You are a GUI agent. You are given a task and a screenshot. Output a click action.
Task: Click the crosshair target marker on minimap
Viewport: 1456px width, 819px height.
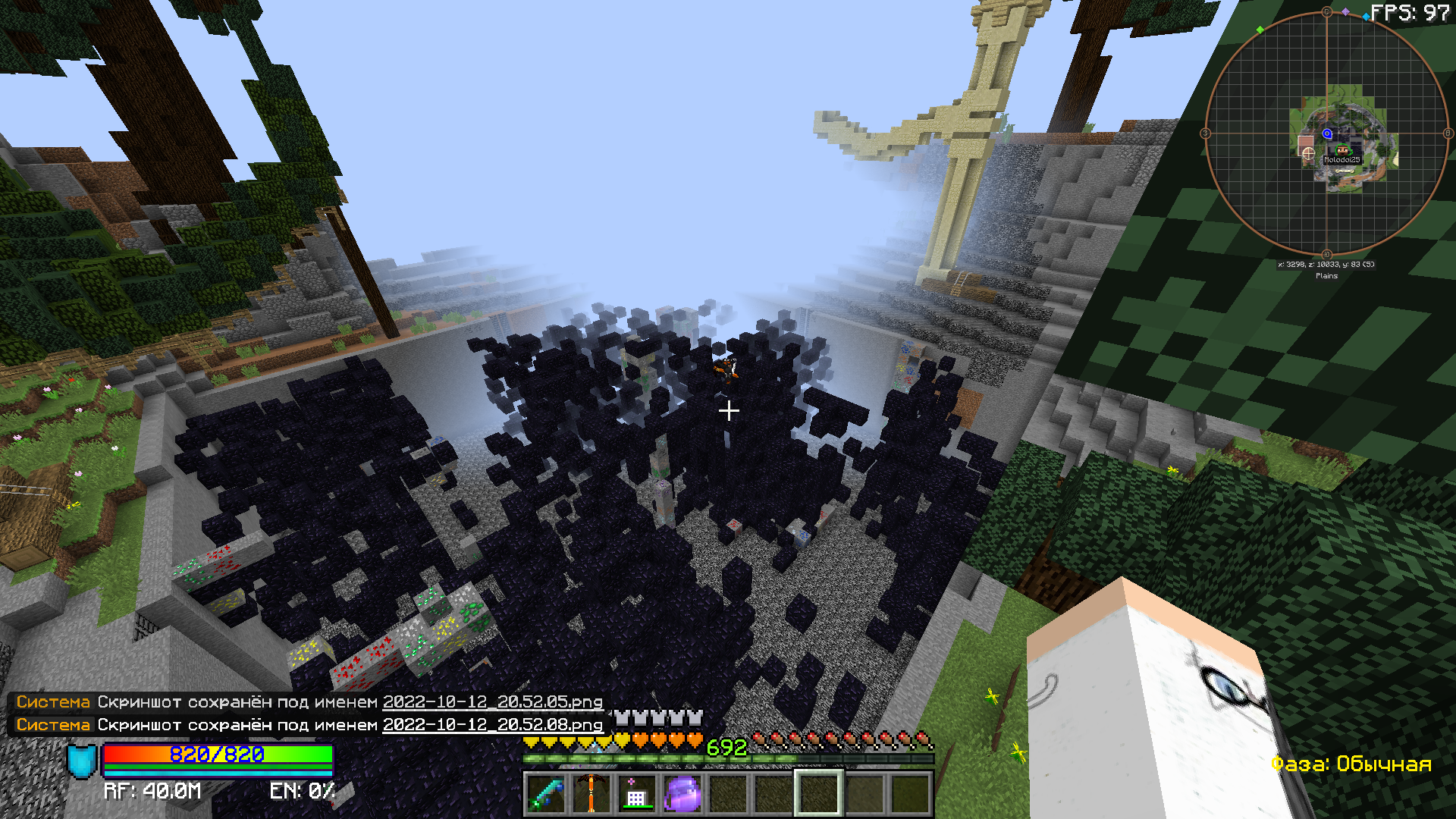pos(1308,153)
